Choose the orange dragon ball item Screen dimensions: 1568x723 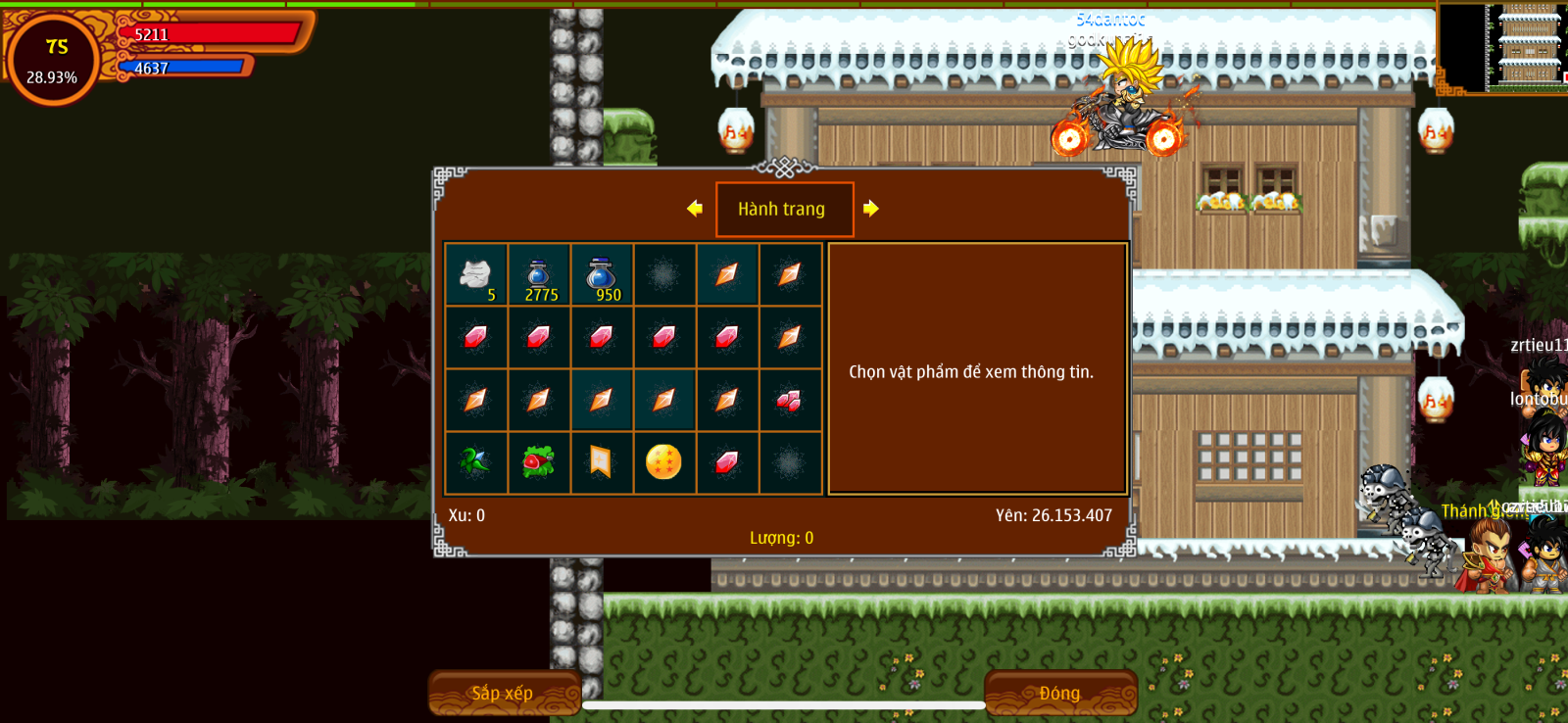click(663, 461)
